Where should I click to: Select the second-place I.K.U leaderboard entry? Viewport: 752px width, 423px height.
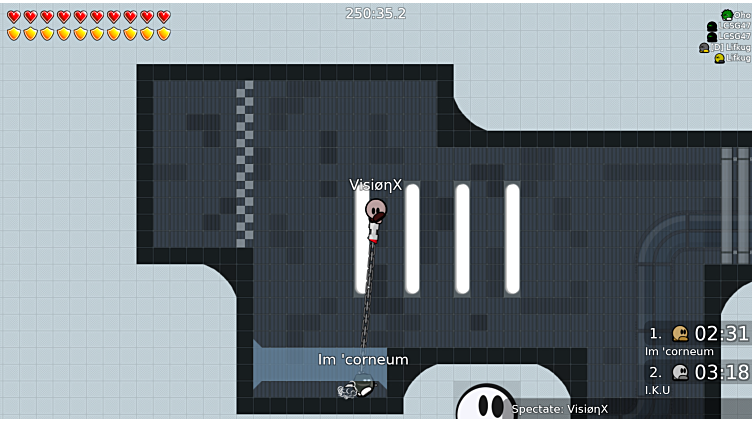pyautogui.click(x=698, y=378)
